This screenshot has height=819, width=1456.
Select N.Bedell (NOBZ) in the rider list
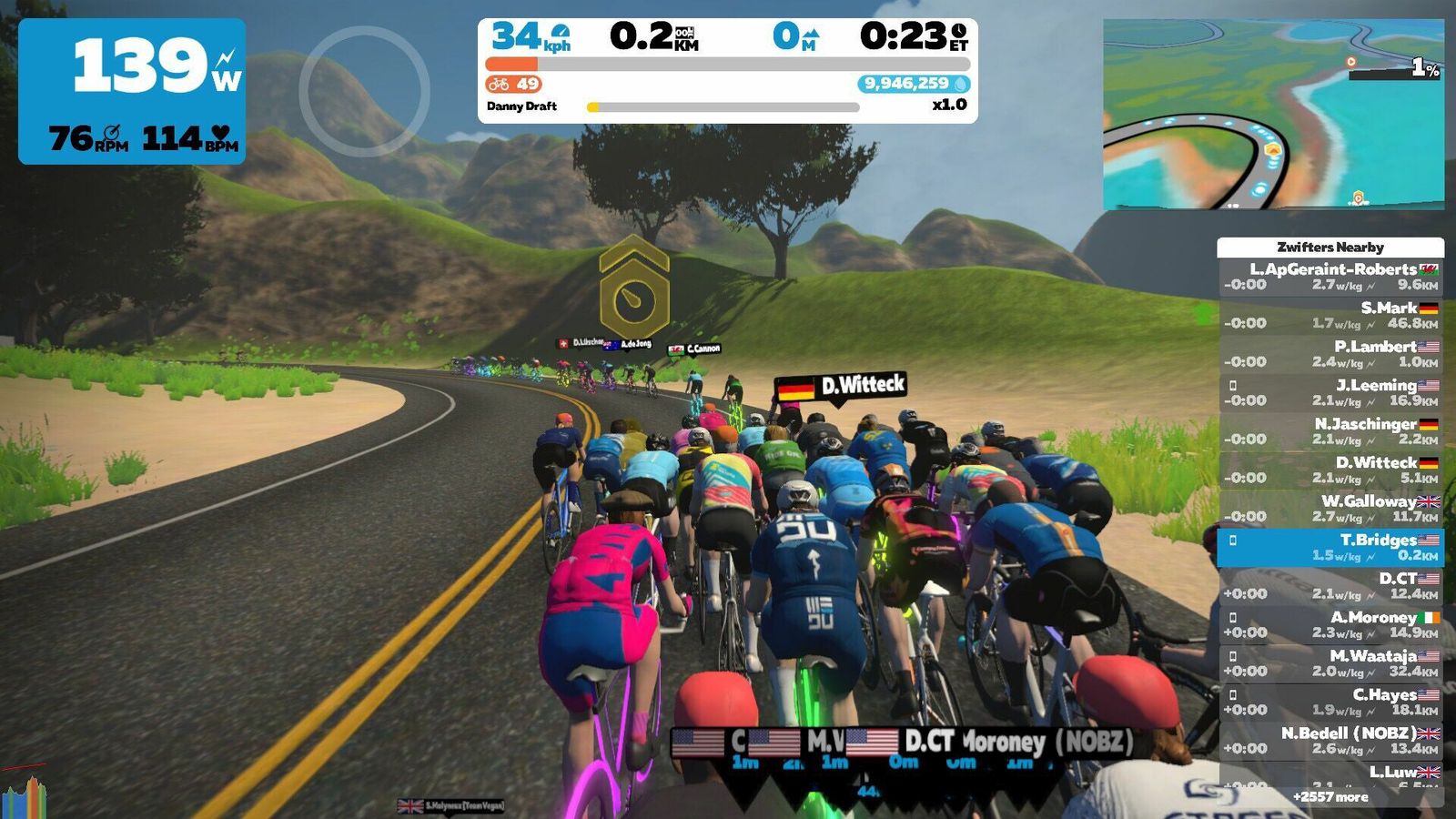pos(1330,741)
